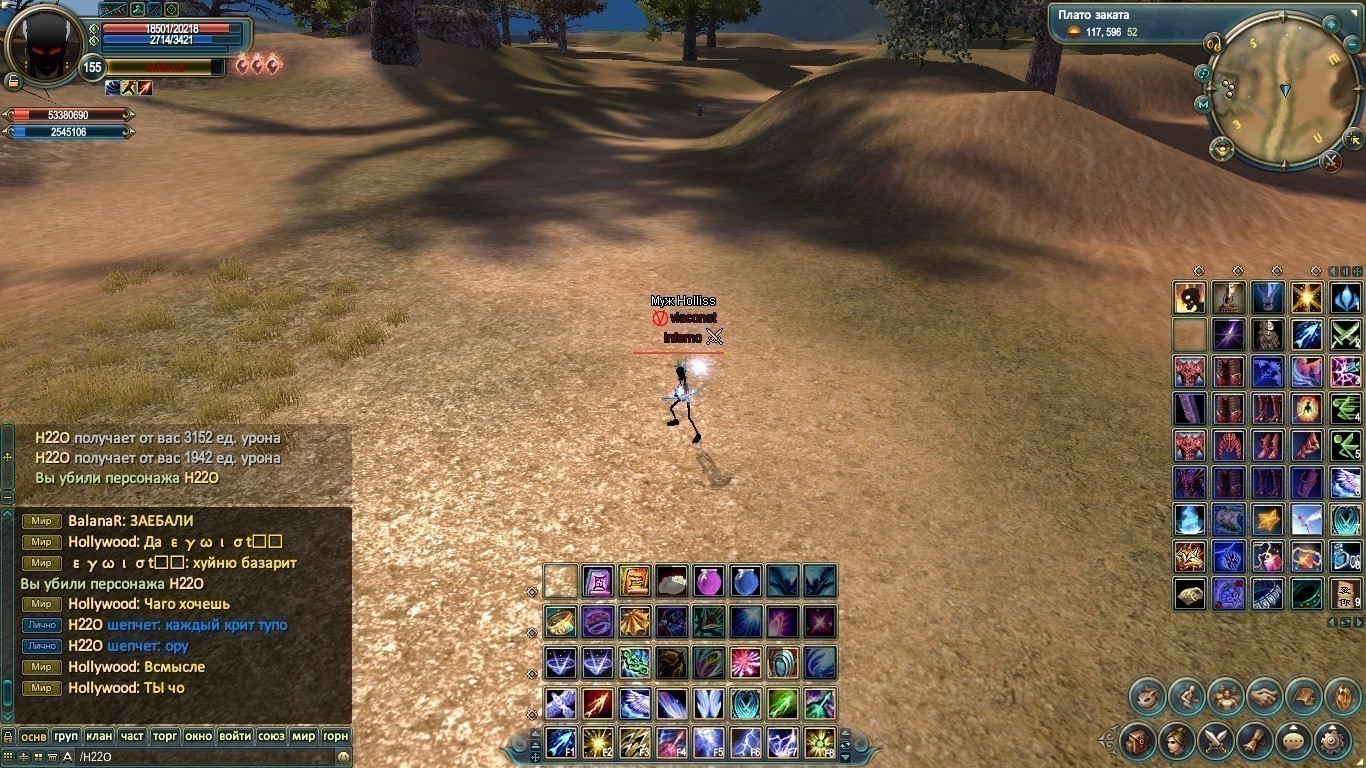Use the skill in the F1 hotbar slot
The image size is (1366, 768).
560,742
